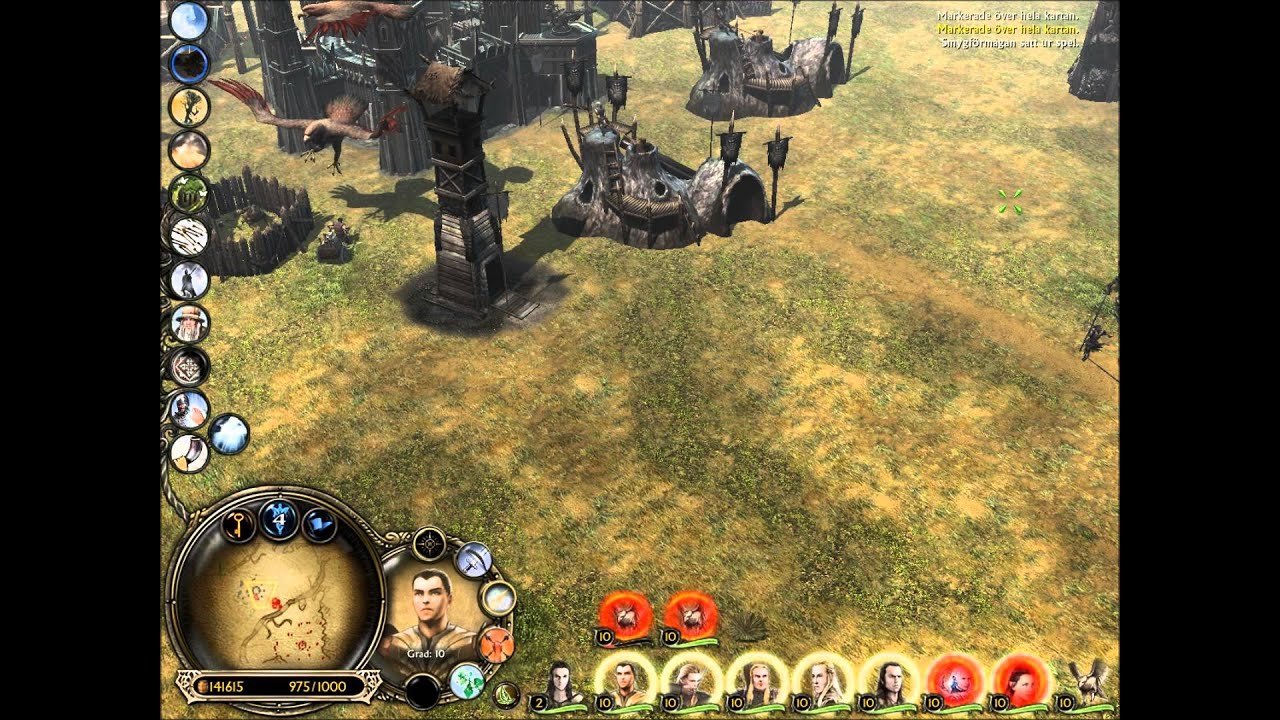Activate the green forest butterflies power
This screenshot has height=720, width=1280.
pos(188,193)
